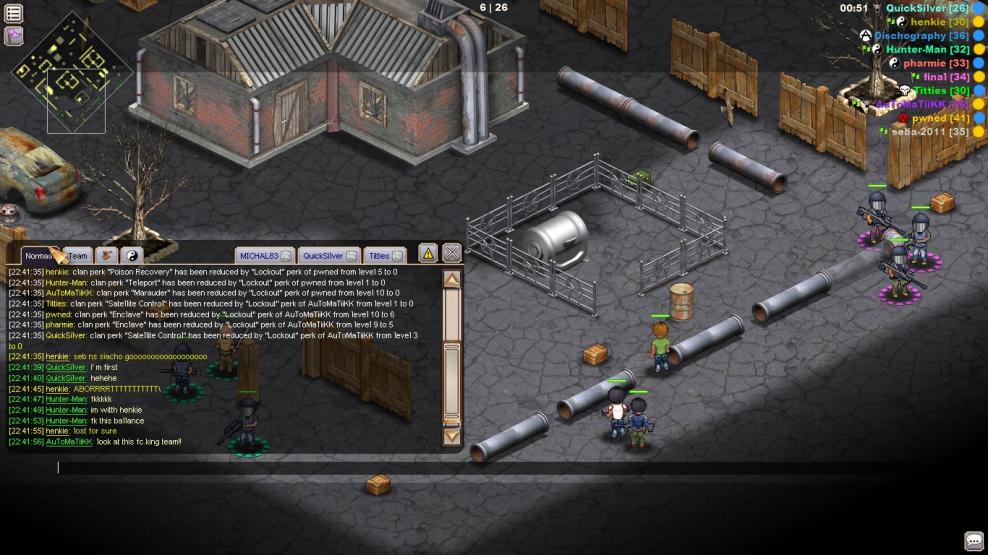
Task: Switch to the Normal chat tab
Action: pos(38,256)
